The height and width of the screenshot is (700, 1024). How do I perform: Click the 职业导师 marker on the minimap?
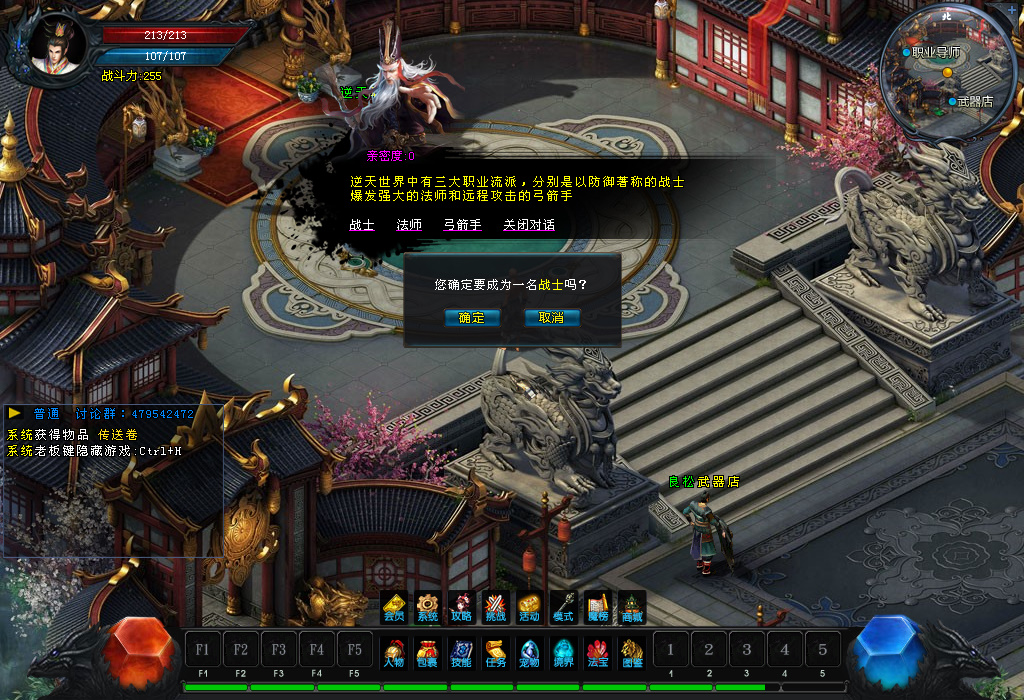(x=932, y=52)
